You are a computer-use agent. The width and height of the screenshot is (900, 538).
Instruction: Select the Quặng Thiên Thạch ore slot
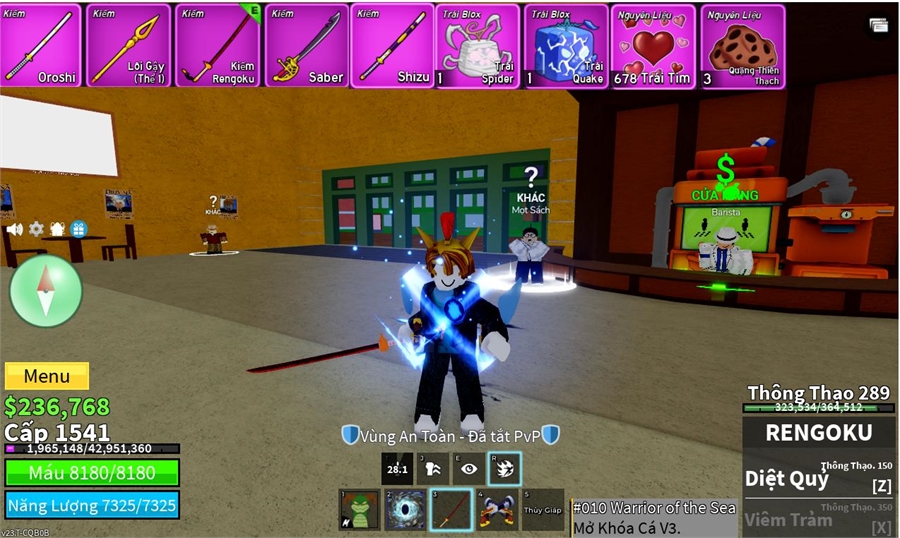pyautogui.click(x=742, y=46)
